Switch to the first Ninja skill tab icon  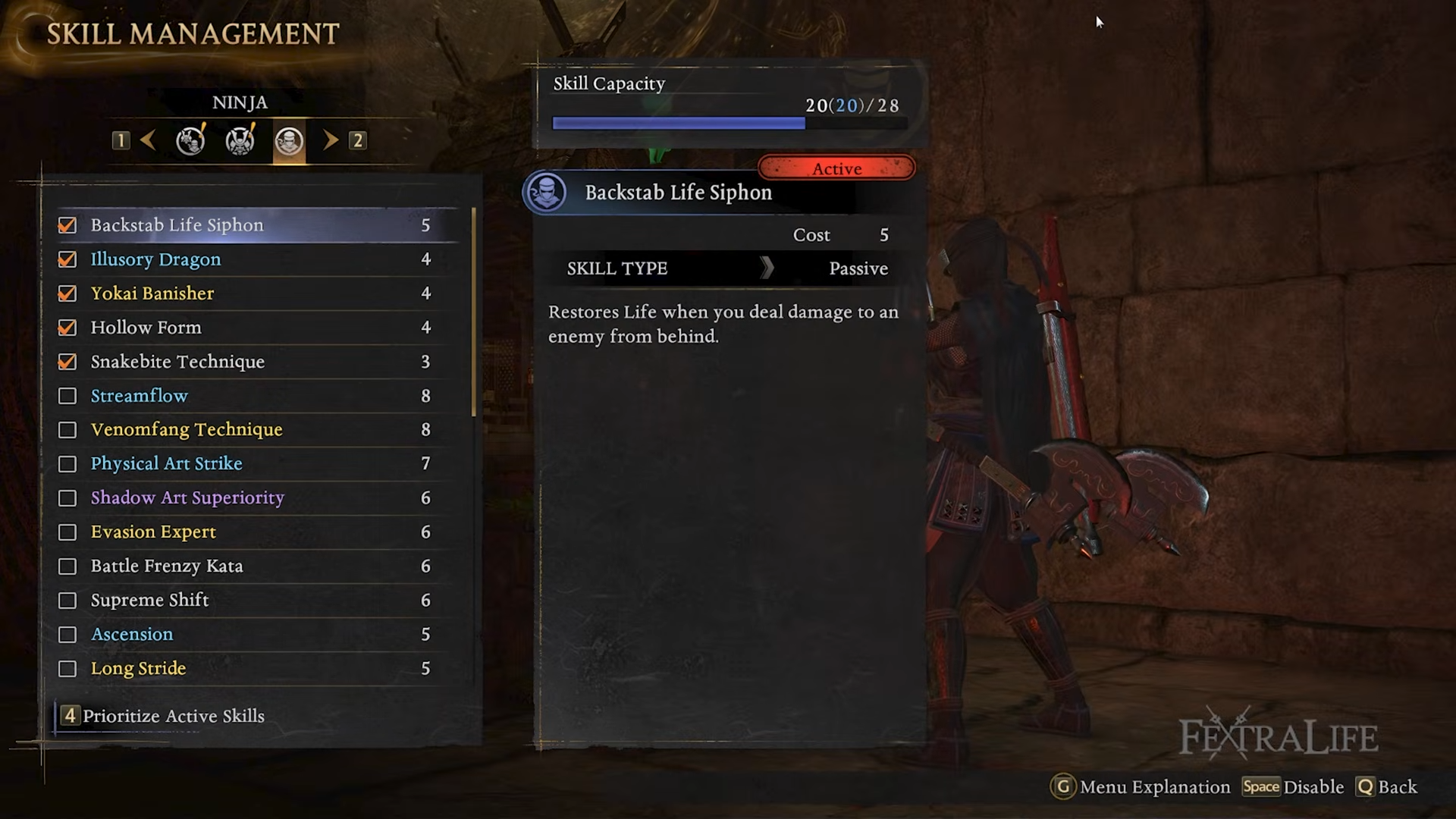tap(190, 140)
